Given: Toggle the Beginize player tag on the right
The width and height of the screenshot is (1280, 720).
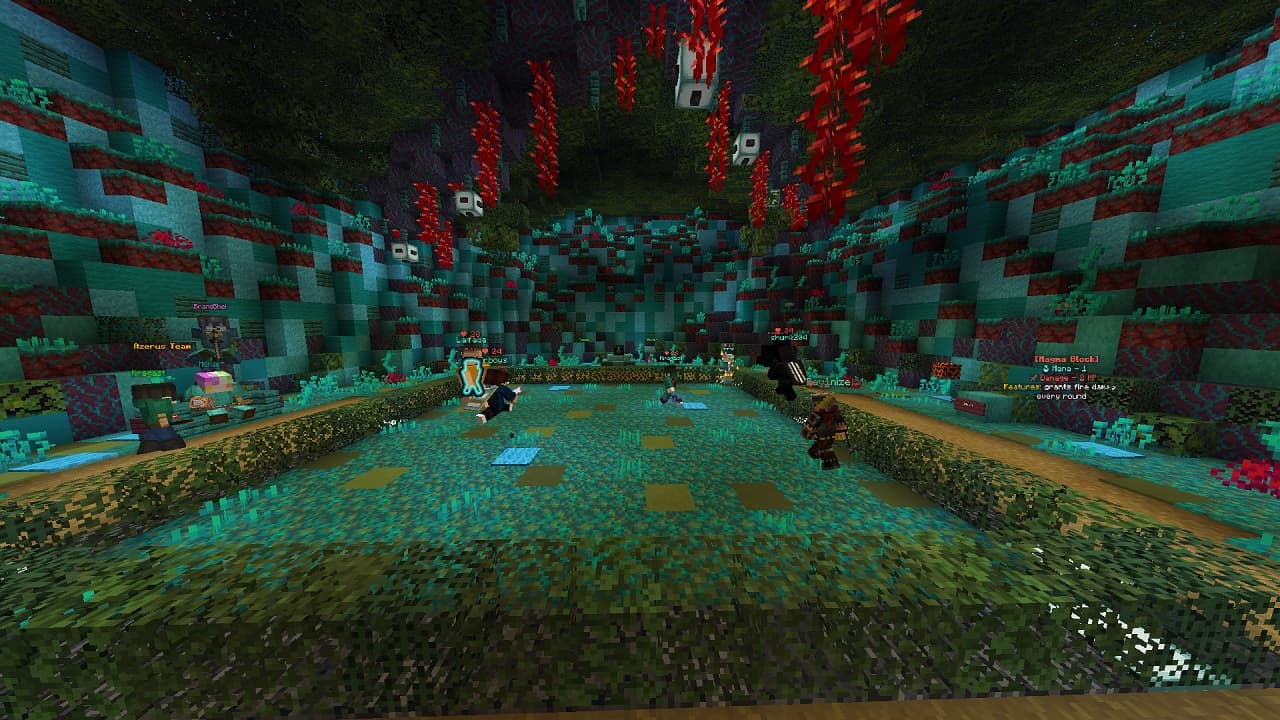Looking at the screenshot, I should point(830,382).
